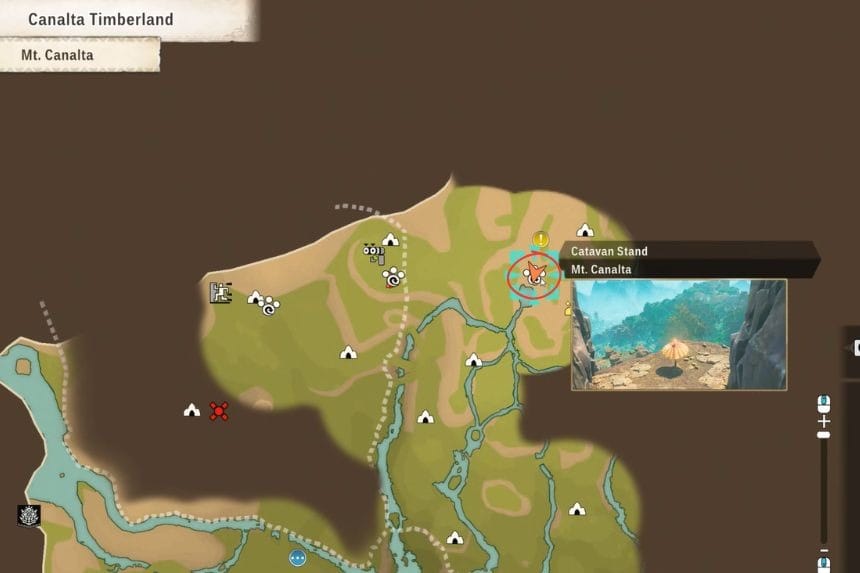The width and height of the screenshot is (860, 573).
Task: Click the binoculars lookout marker
Action: point(373,253)
